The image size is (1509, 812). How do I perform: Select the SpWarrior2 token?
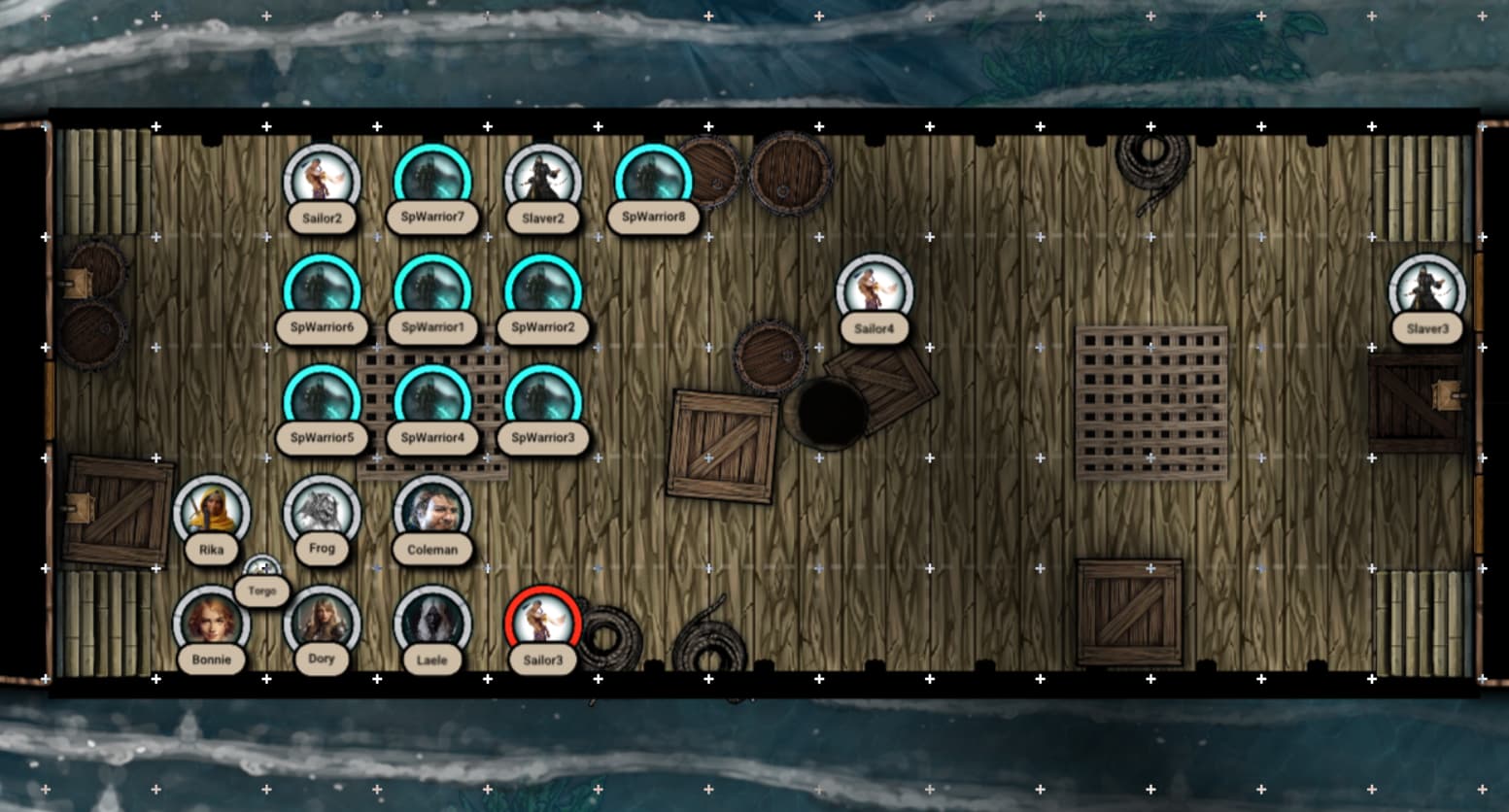[542, 292]
